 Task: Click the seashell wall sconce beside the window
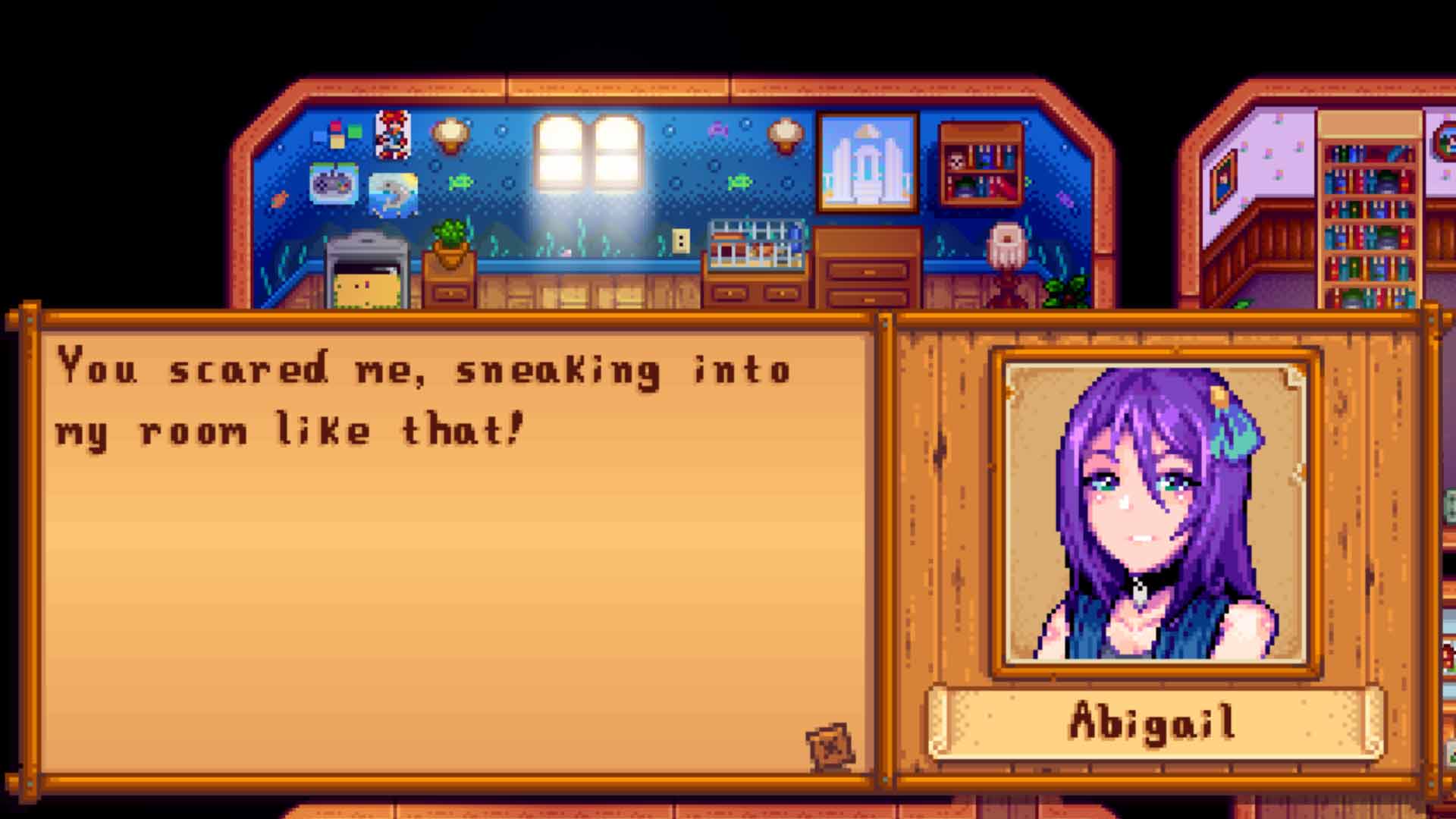[x=450, y=133]
